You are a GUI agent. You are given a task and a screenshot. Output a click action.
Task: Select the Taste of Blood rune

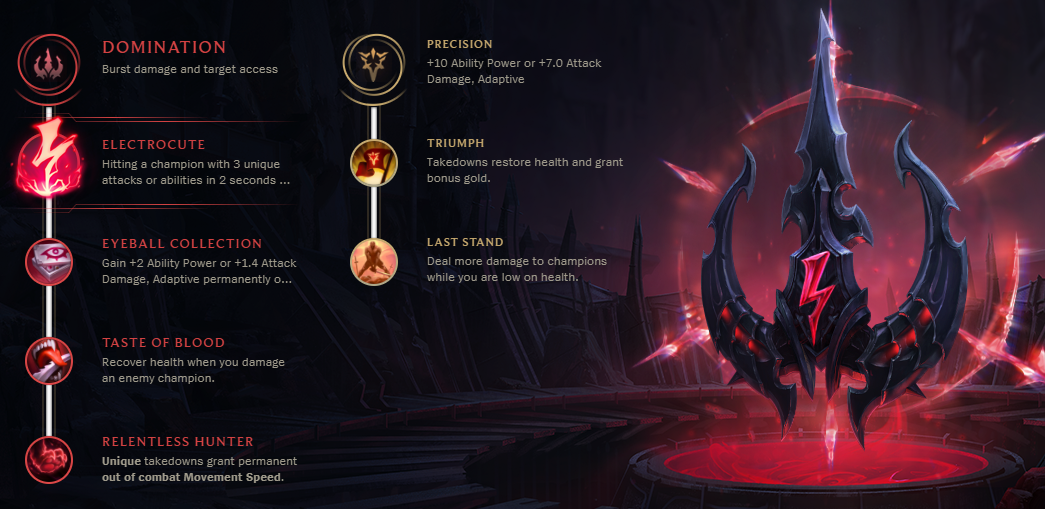(48, 361)
